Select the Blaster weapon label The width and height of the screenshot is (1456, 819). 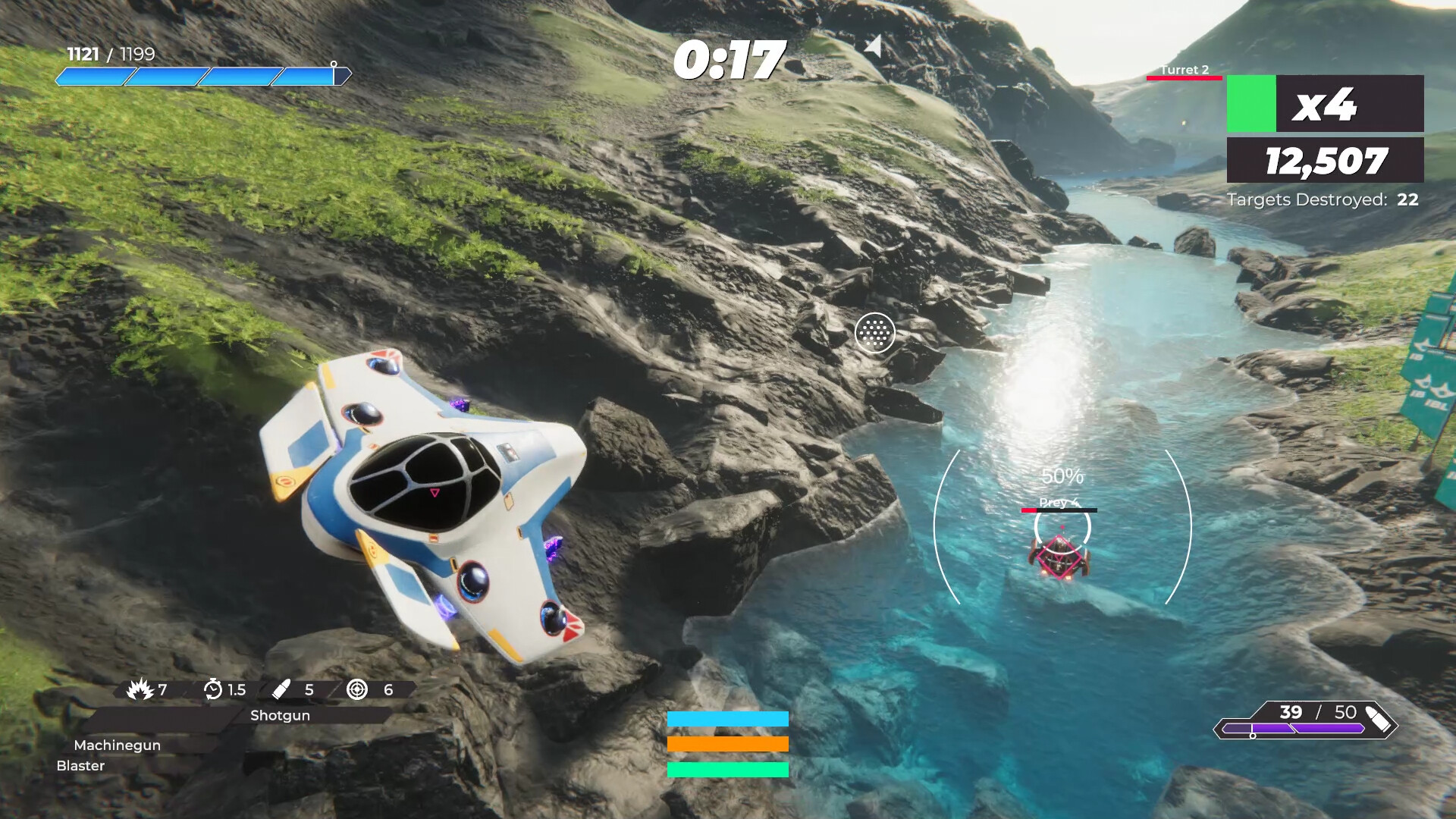pyautogui.click(x=82, y=766)
